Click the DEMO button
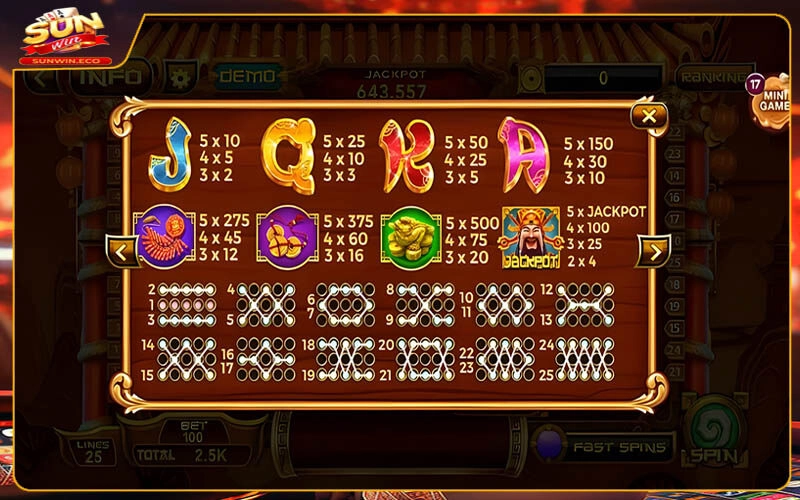This screenshot has width=800, height=500. click(240, 76)
